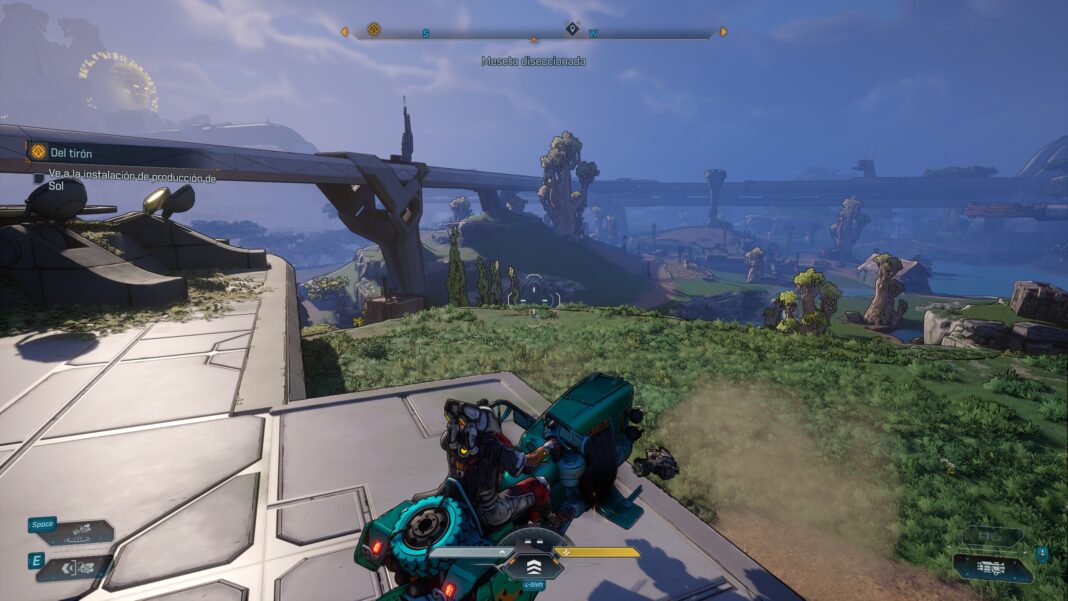The height and width of the screenshot is (601, 1068).
Task: Activate the vehicle boost chevron icon
Action: pos(533,565)
